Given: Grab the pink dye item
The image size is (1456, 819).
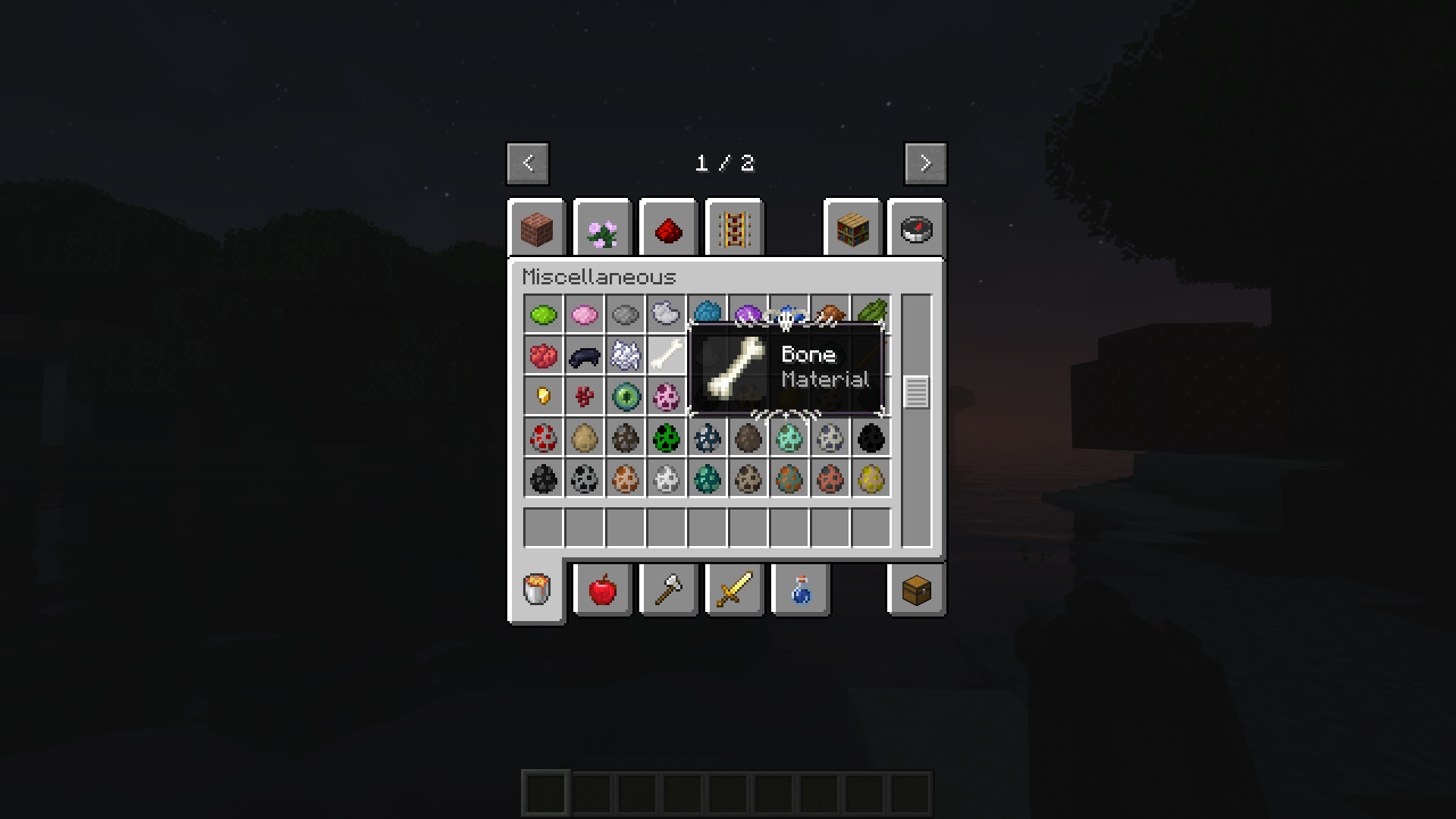Looking at the screenshot, I should [584, 314].
